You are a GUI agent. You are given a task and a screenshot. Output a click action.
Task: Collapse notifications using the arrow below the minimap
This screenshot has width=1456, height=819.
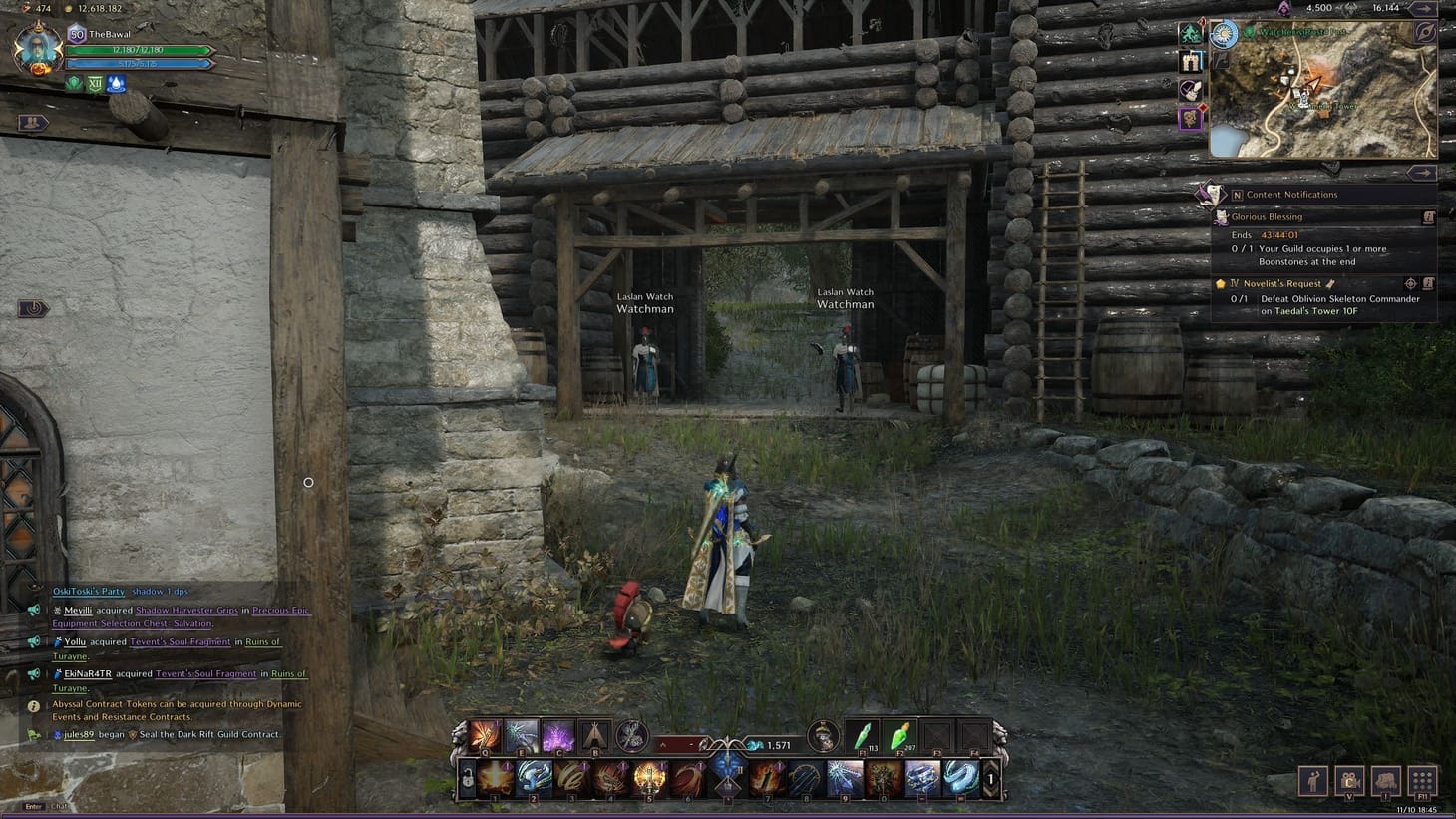[x=1426, y=173]
